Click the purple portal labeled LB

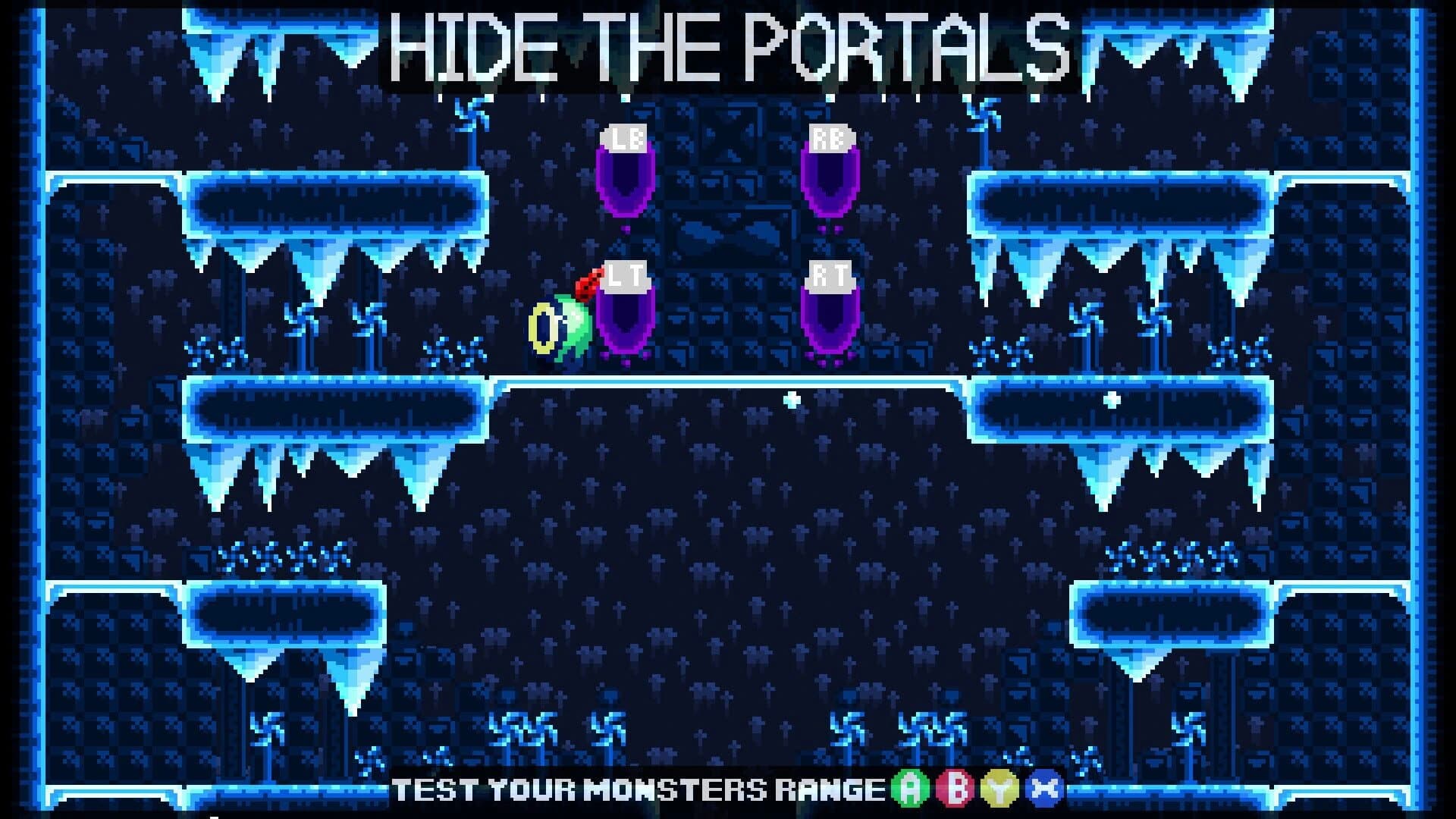[x=624, y=186]
